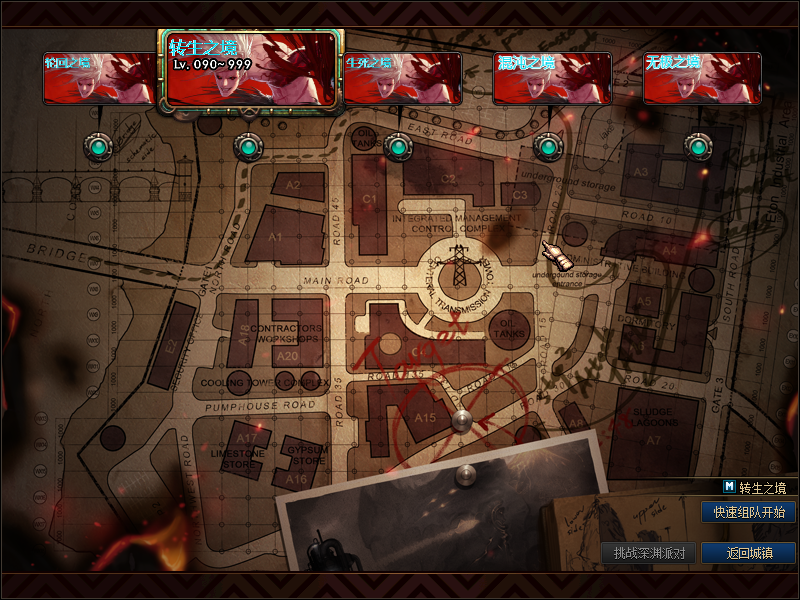
Task: Select the 轮回之境 dungeon card
Action: tap(99, 78)
